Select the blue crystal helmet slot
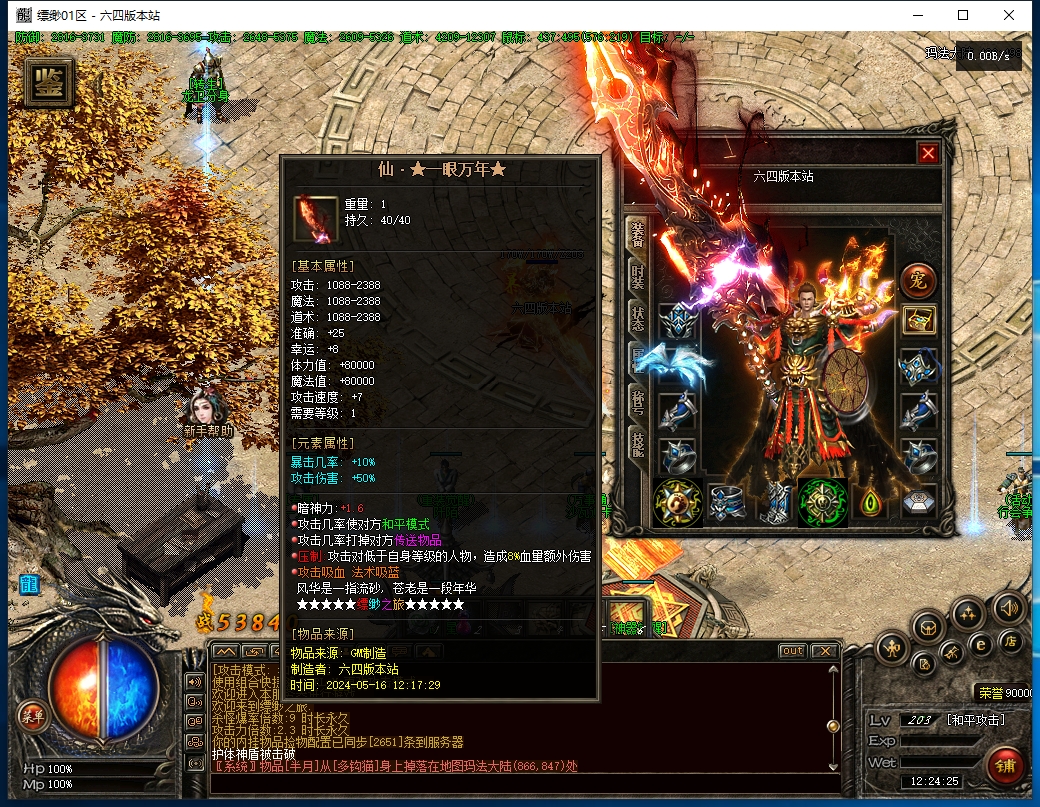This screenshot has width=1040, height=807. tap(679, 321)
